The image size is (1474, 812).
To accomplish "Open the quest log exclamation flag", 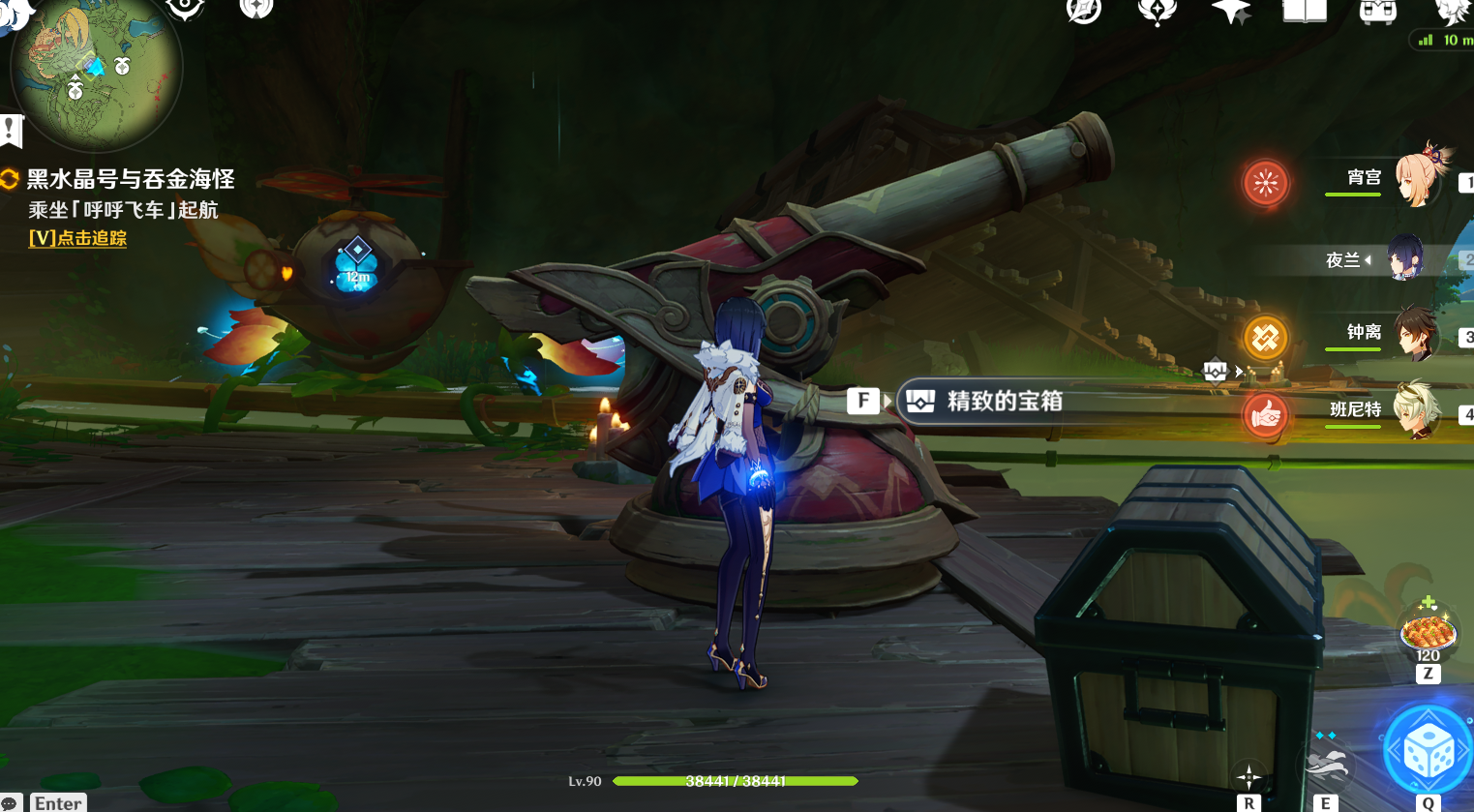I will pos(11,130).
